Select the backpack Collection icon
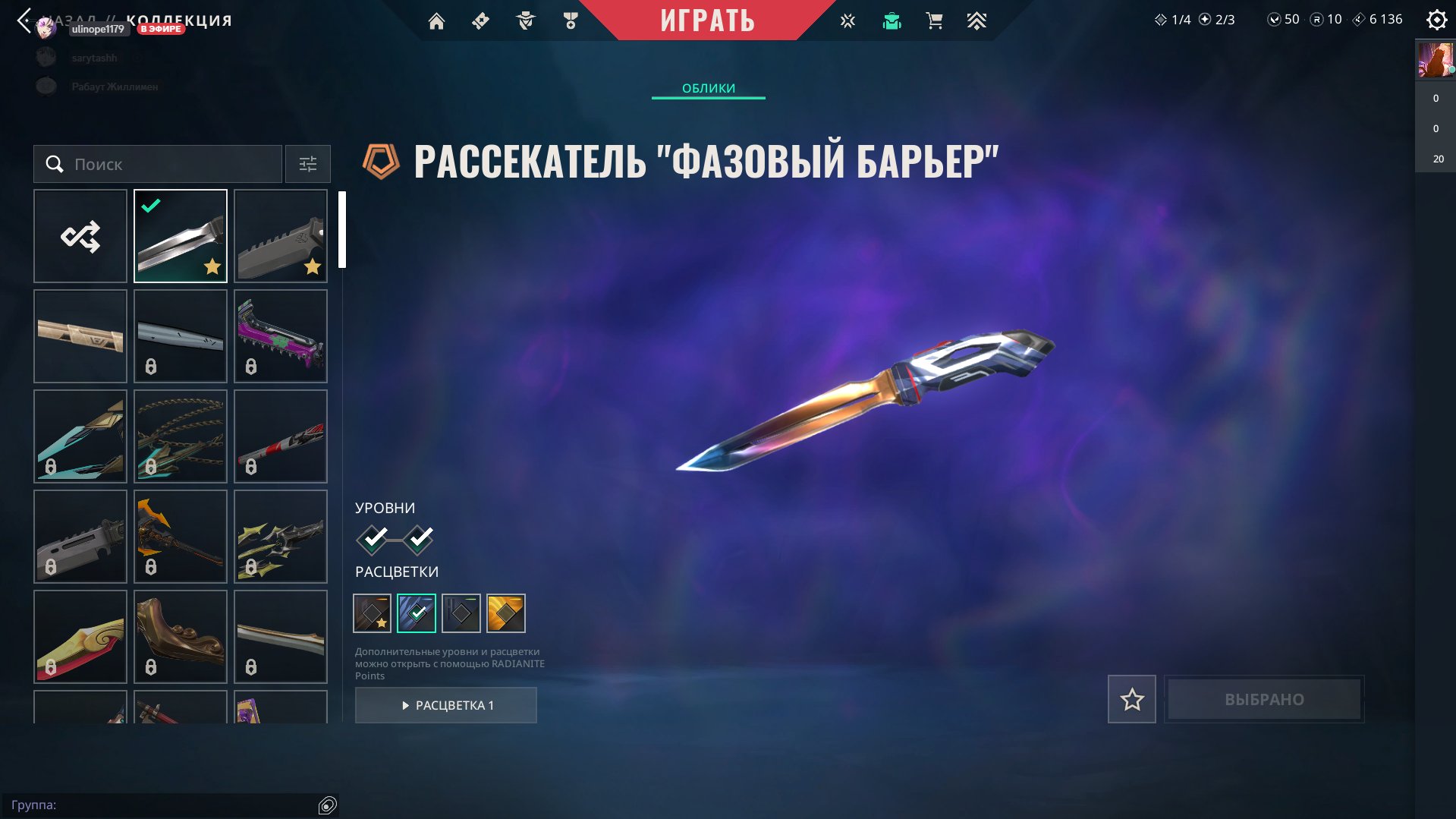The image size is (1456, 819). (x=892, y=20)
